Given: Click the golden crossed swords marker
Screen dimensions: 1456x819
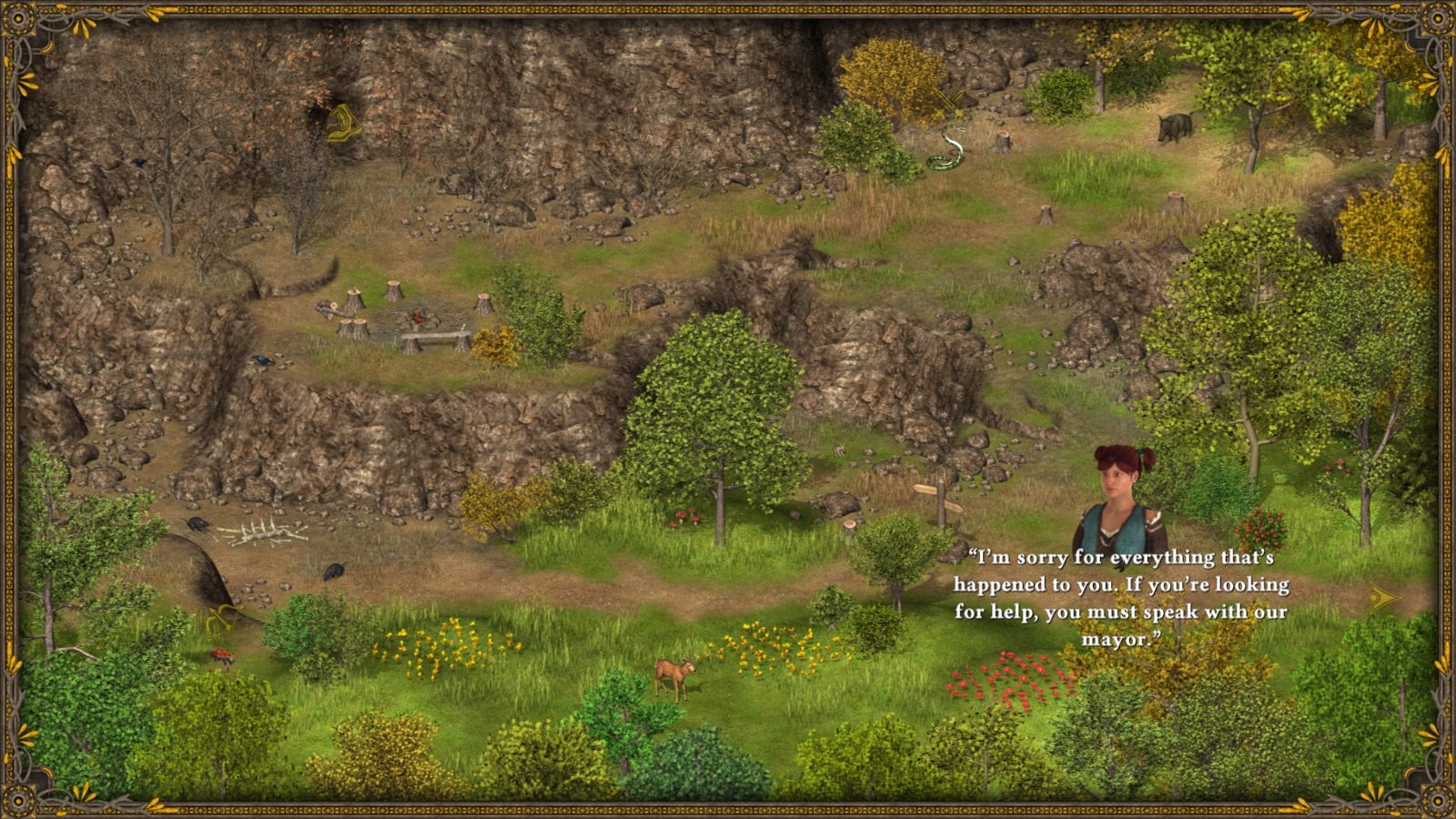Looking at the screenshot, I should [x=949, y=99].
